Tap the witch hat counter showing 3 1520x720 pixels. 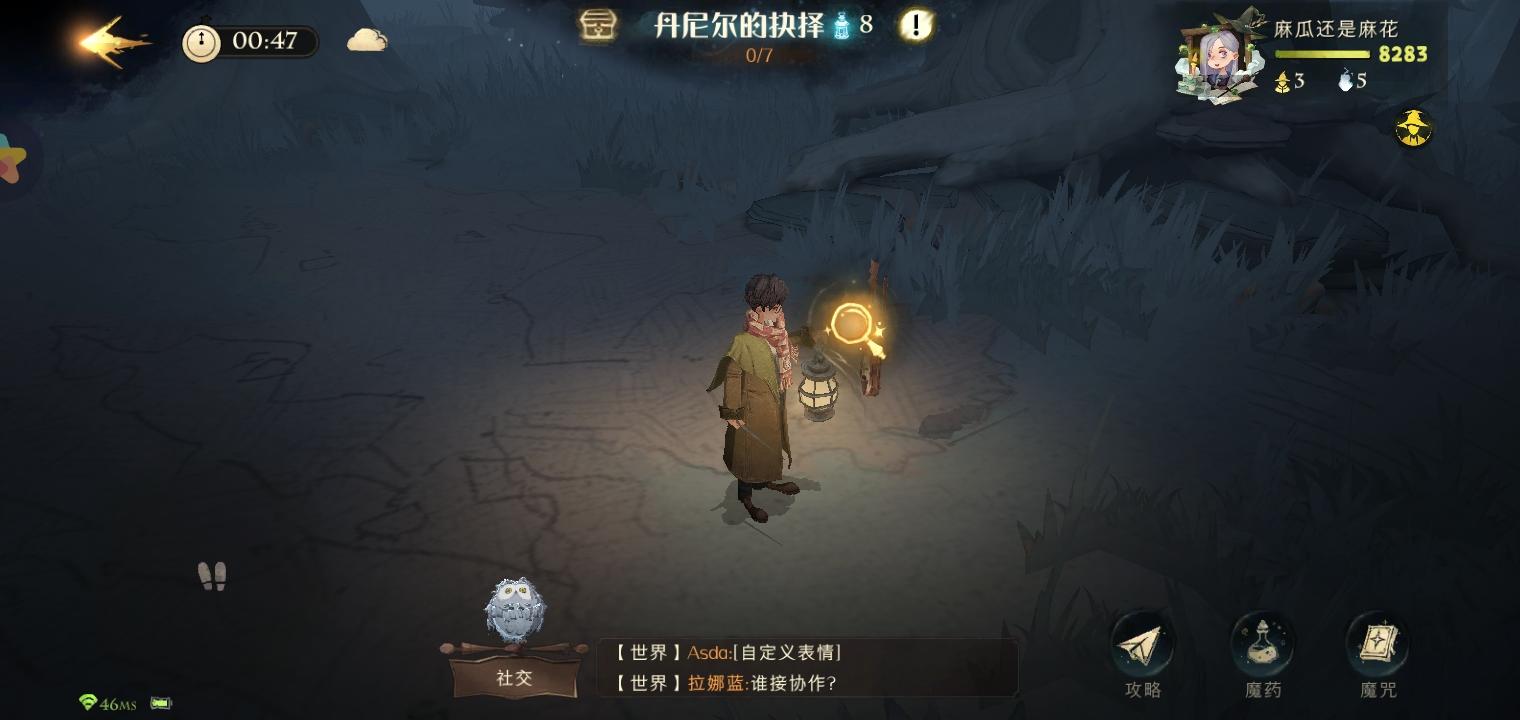1289,81
